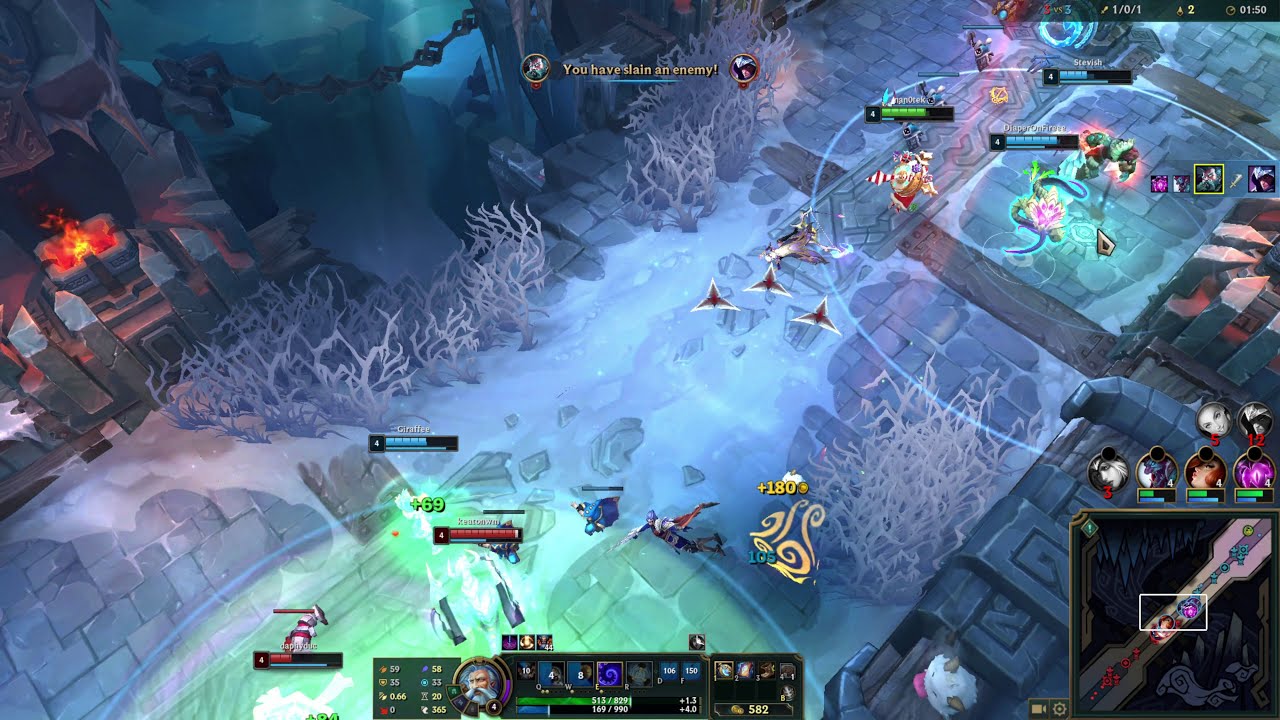This screenshot has height=720, width=1280.
Task: Cast the W ability on cooldown 8
Action: click(x=580, y=673)
